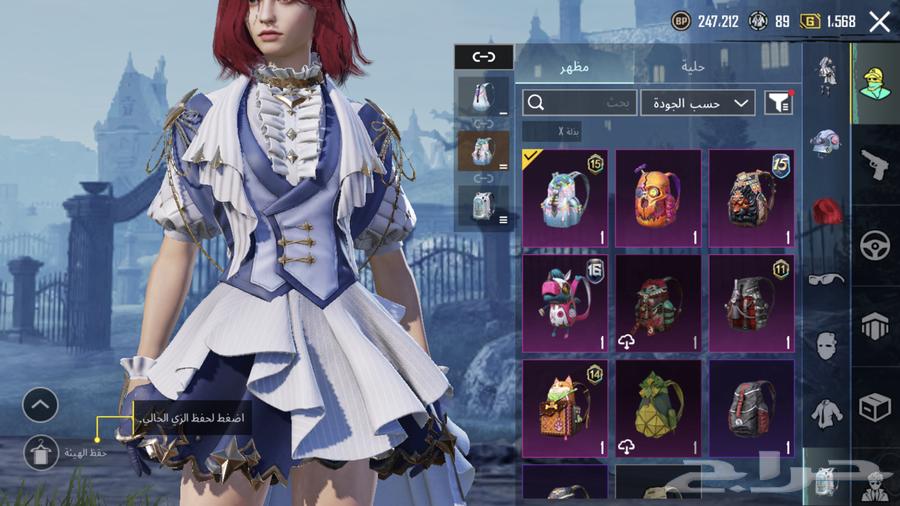Image resolution: width=900 pixels, height=506 pixels.
Task: Select the green pineapple backpack
Action: 658,408
